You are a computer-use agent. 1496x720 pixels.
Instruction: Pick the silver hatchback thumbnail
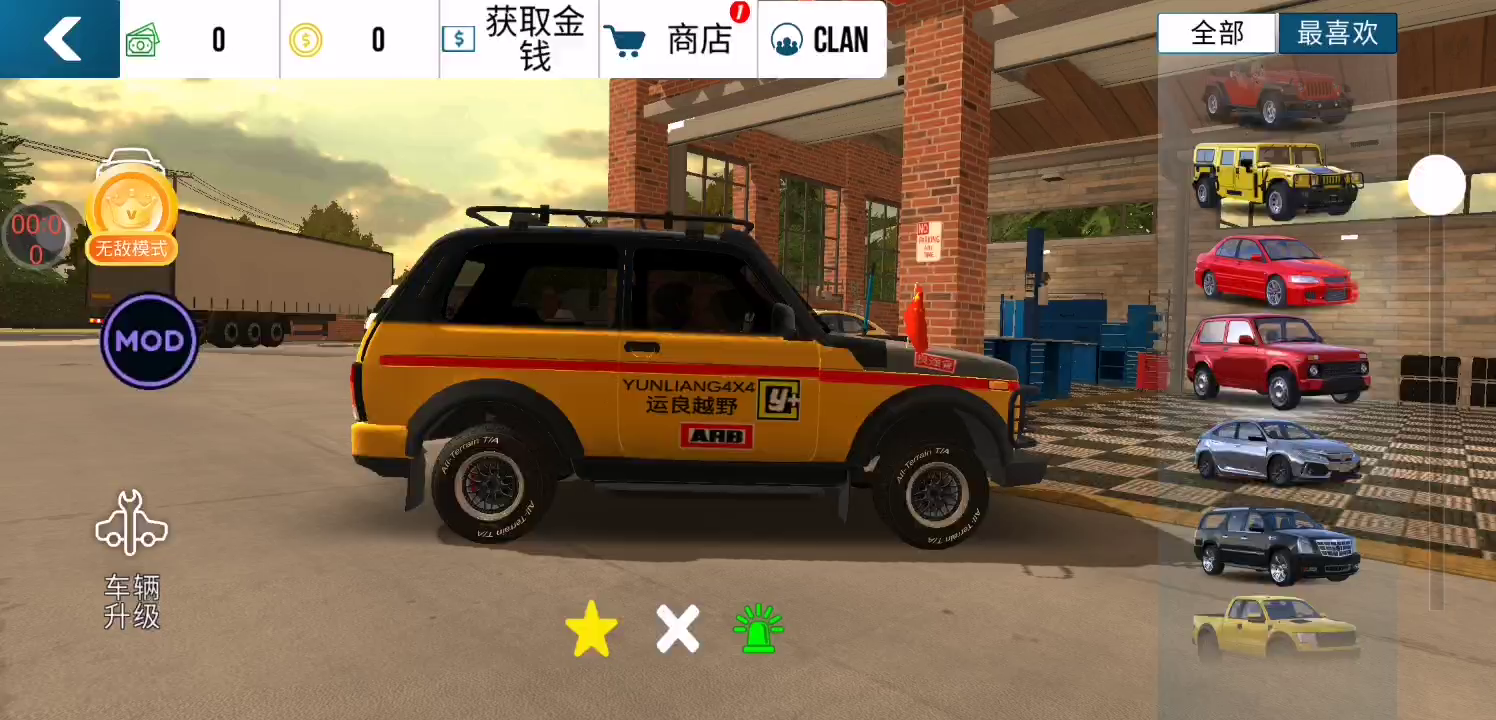click(x=1277, y=452)
